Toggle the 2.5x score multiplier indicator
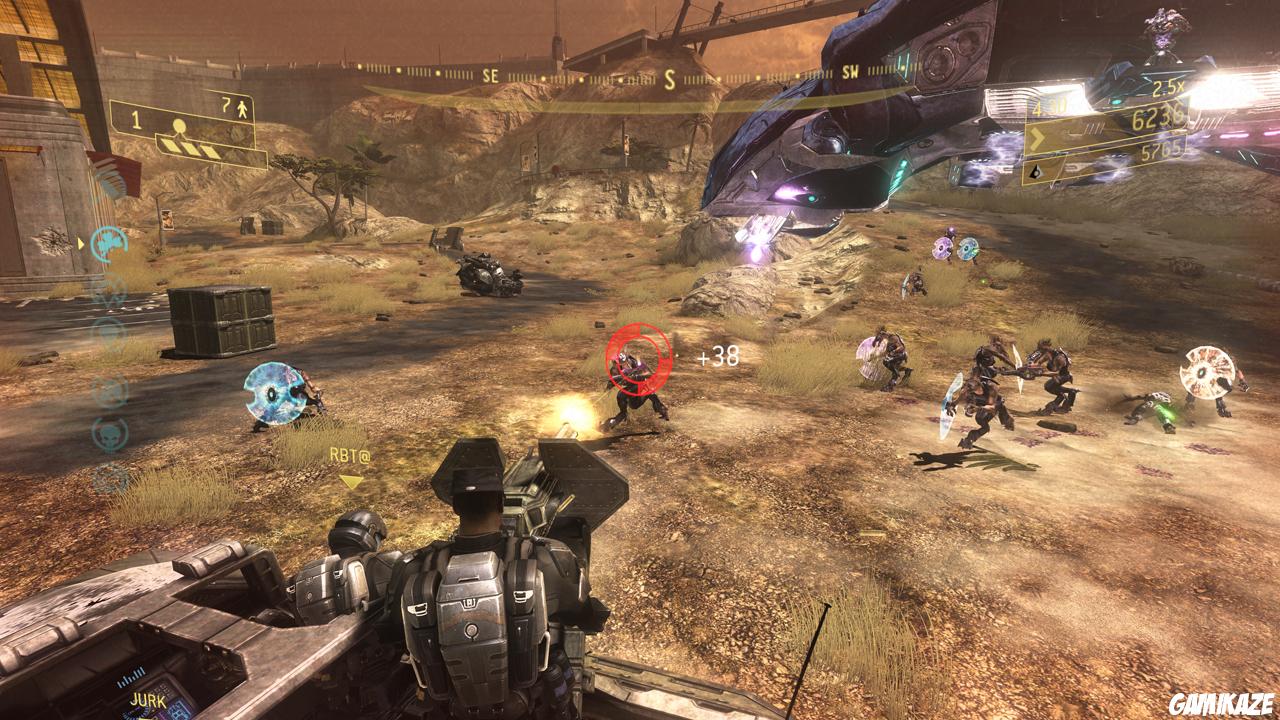This screenshot has height=720, width=1280. click(1168, 88)
